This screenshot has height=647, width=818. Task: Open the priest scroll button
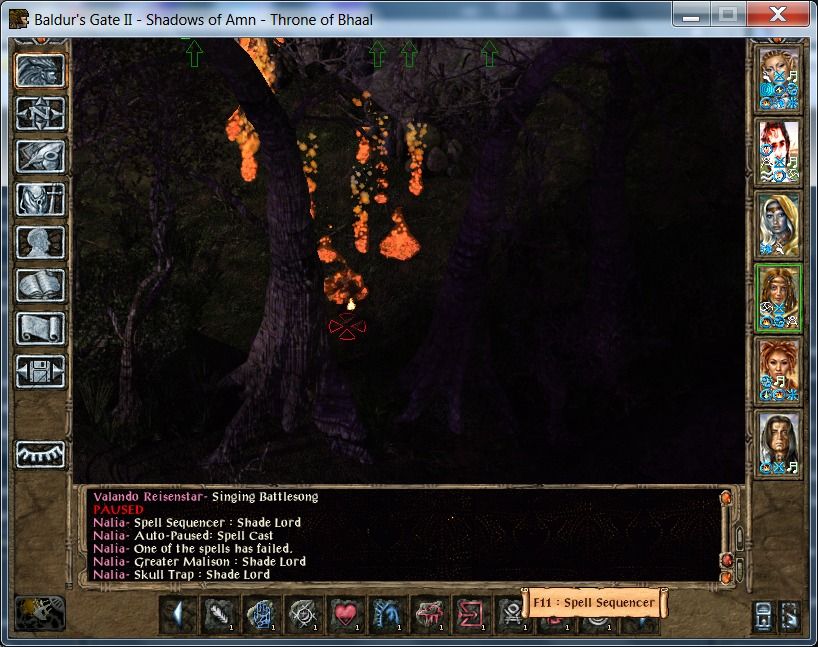click(x=41, y=328)
